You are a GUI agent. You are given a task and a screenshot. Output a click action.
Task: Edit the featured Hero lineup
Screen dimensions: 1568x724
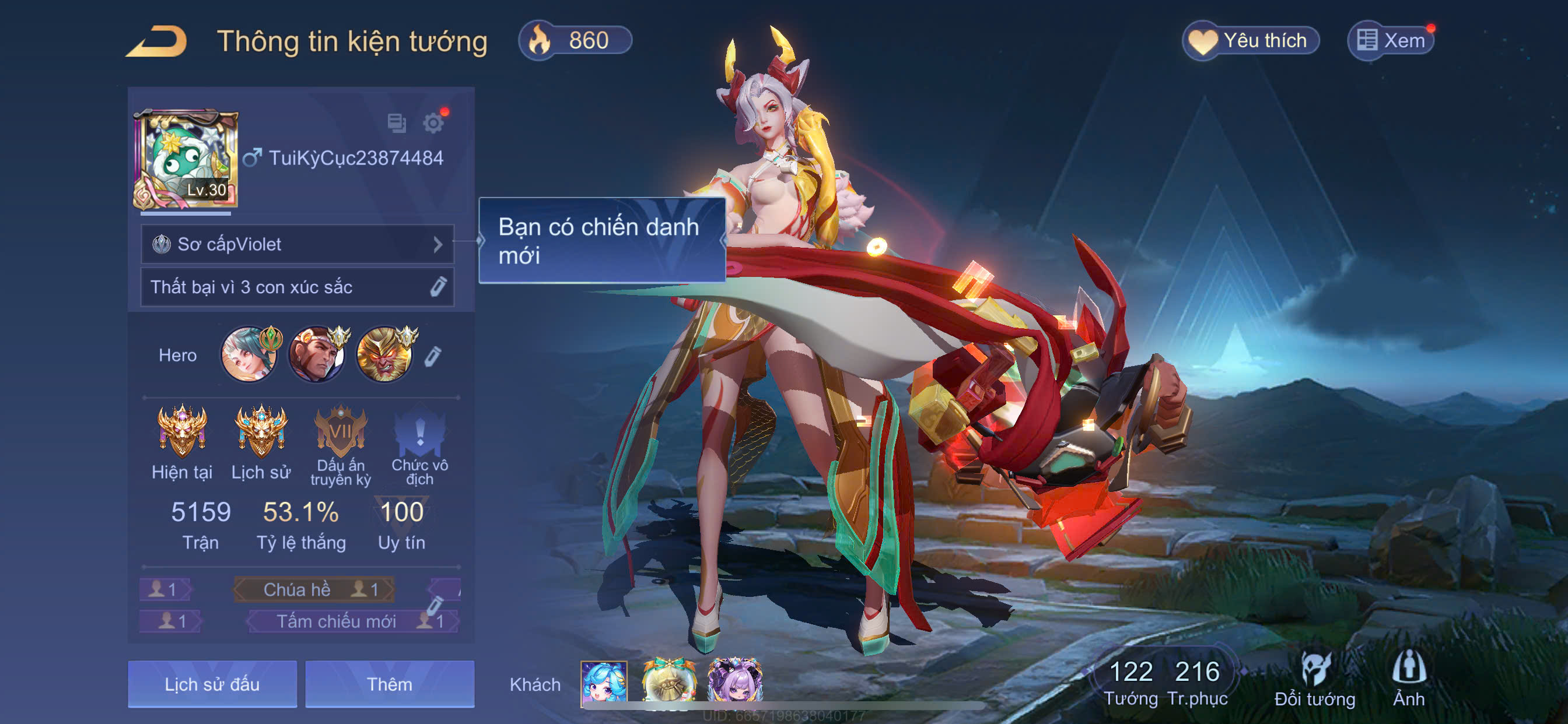(x=432, y=356)
